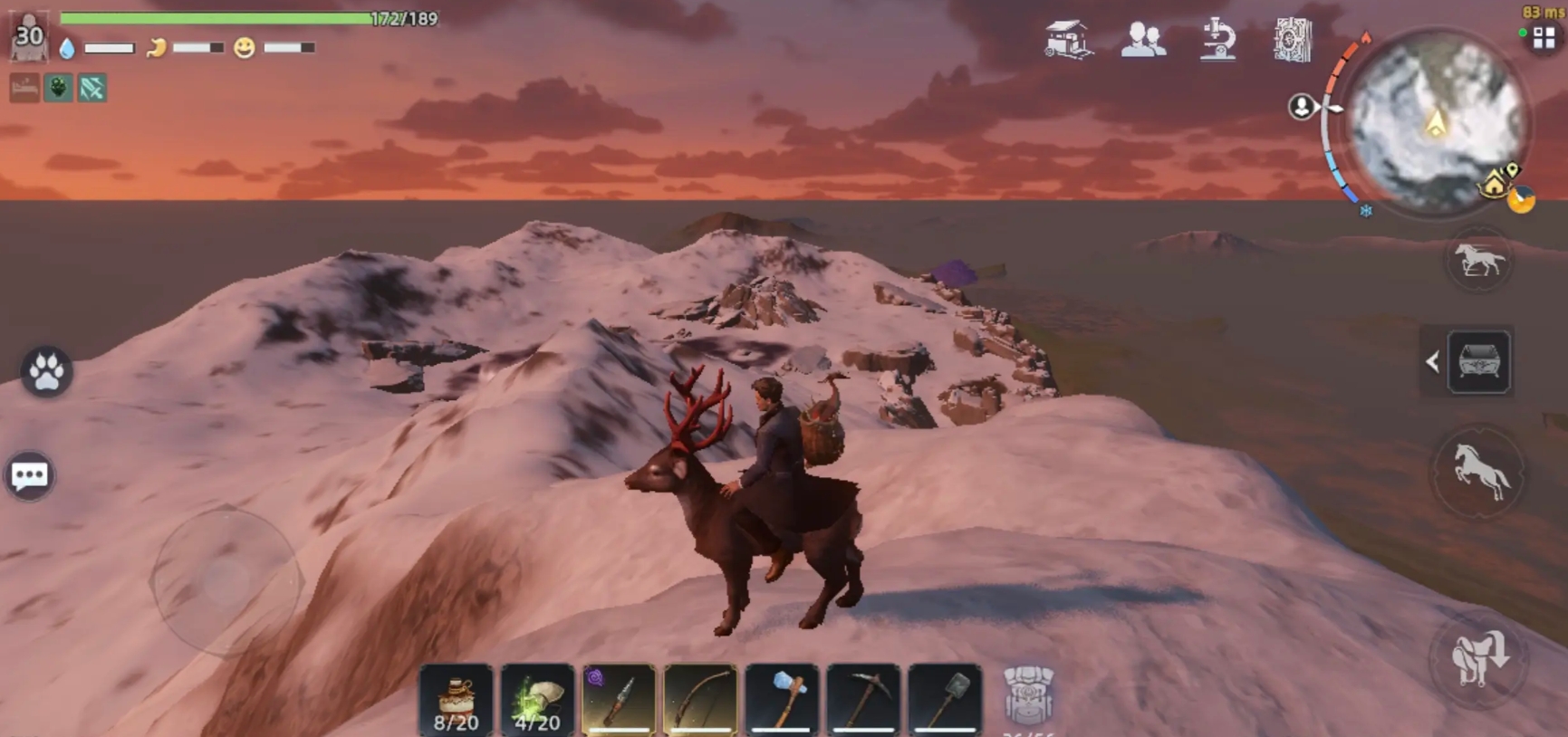Open the ornate journal book icon
Screen dimensions: 1568x737
tap(1293, 40)
